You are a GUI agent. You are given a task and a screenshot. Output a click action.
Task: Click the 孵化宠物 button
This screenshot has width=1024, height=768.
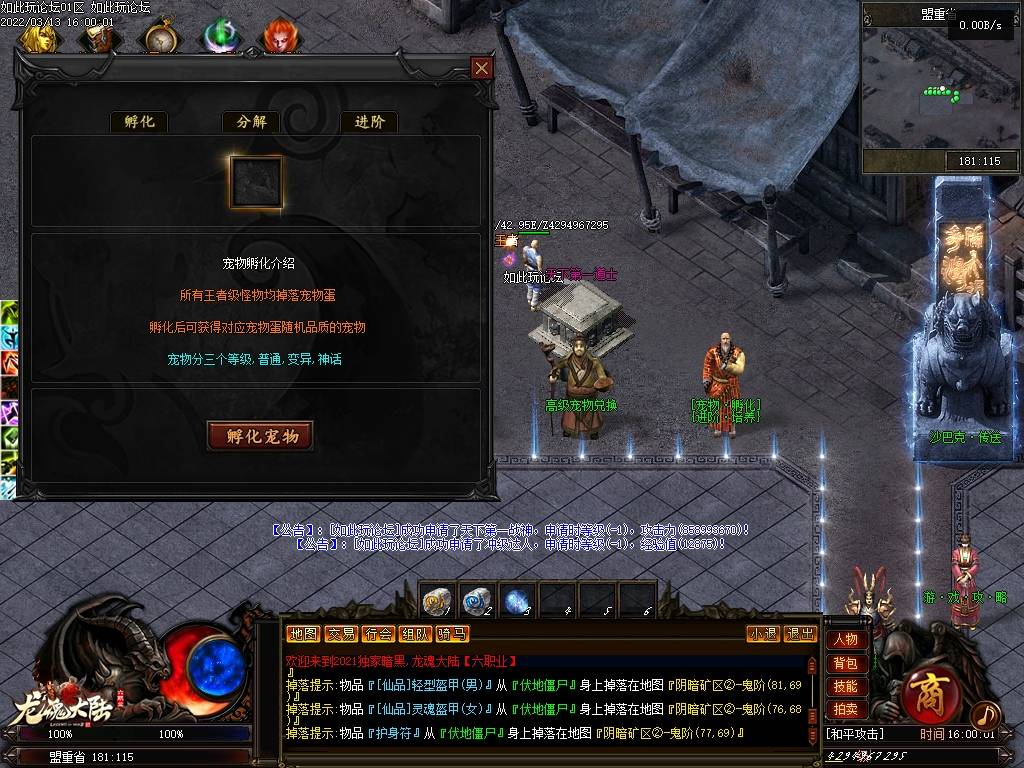click(x=260, y=436)
